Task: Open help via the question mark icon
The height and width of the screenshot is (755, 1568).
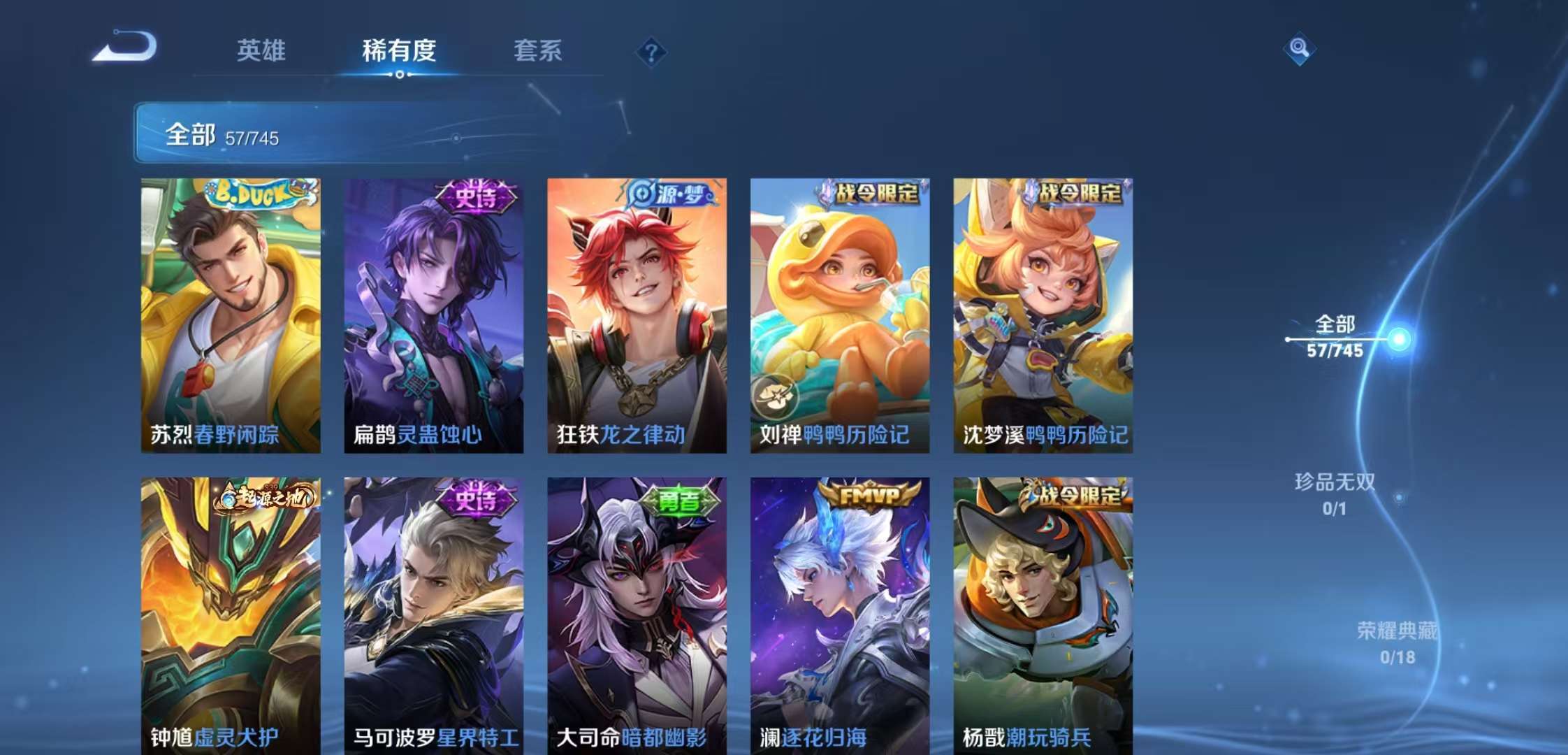Action: point(651,52)
